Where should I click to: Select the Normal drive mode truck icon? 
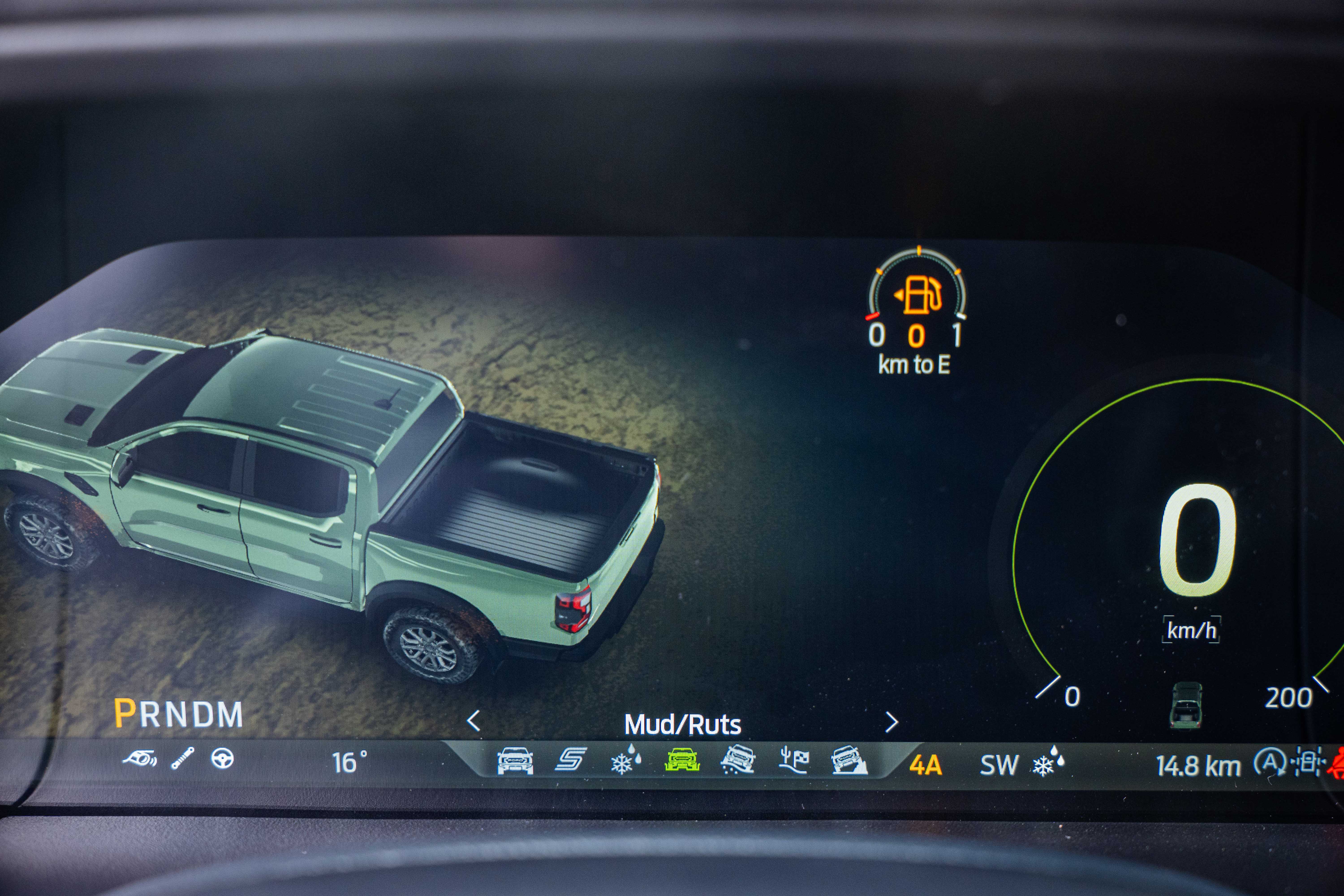click(x=515, y=760)
